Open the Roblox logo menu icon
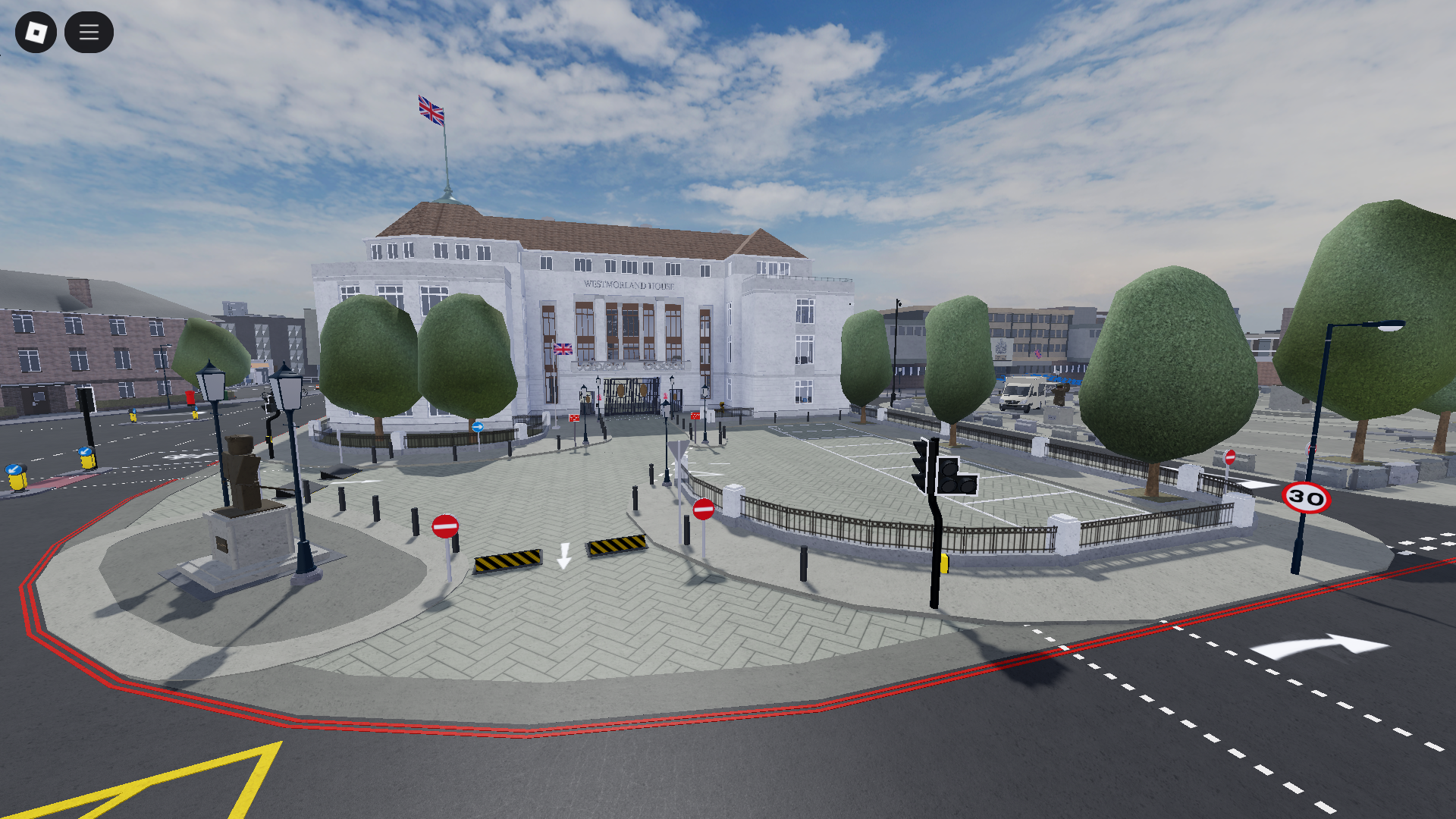Viewport: 1456px width, 819px height. pos(36,33)
